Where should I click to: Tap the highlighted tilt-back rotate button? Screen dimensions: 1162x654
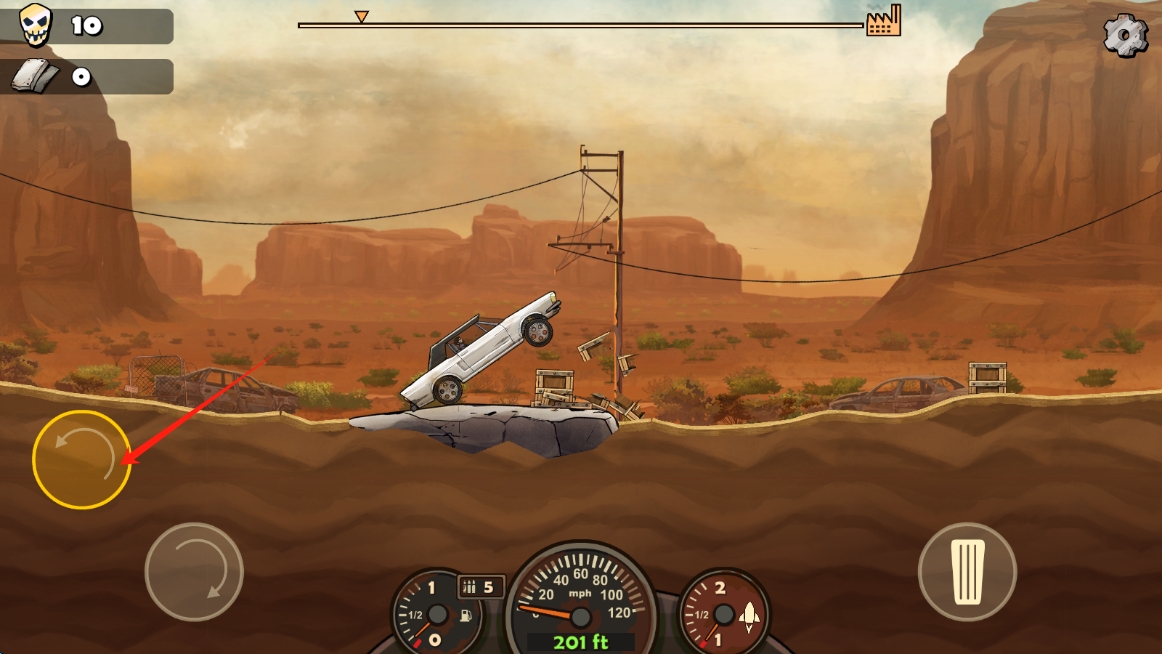click(x=82, y=460)
